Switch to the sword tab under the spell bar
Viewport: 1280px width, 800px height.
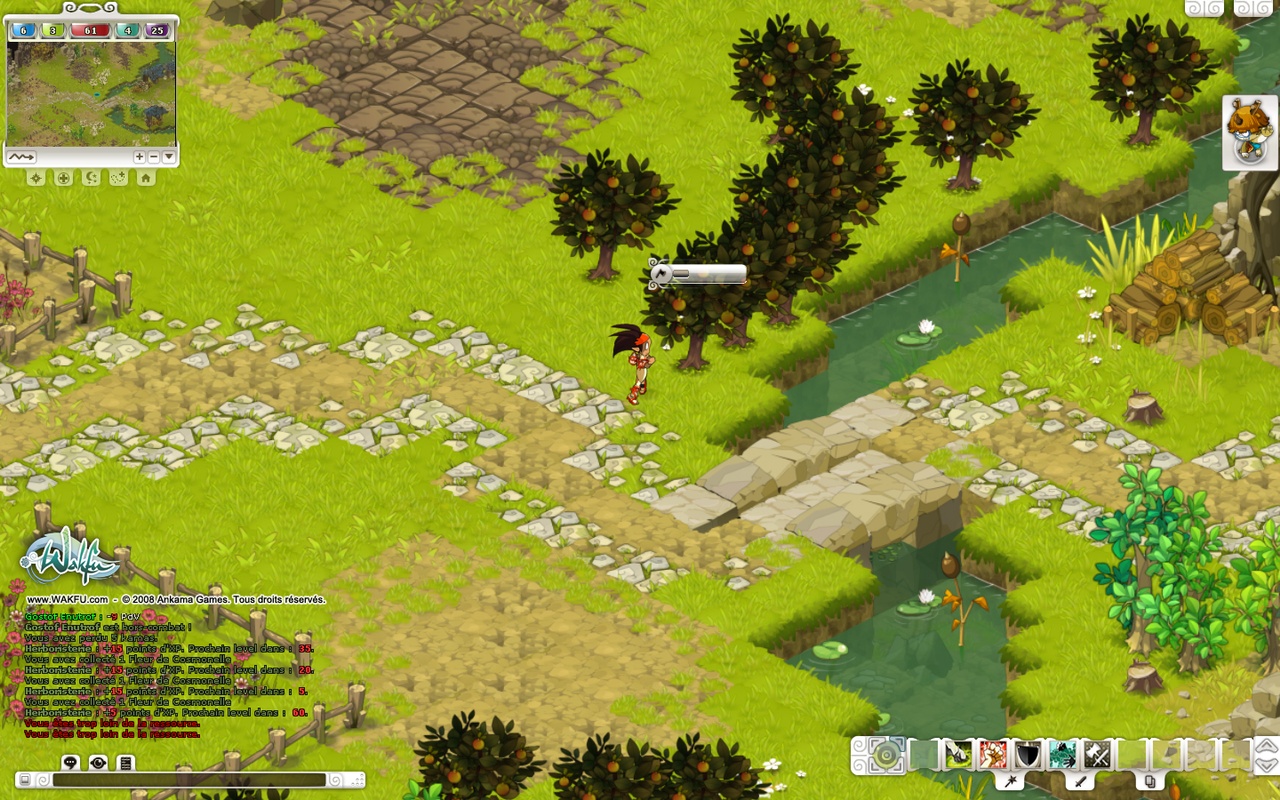pos(1081,782)
